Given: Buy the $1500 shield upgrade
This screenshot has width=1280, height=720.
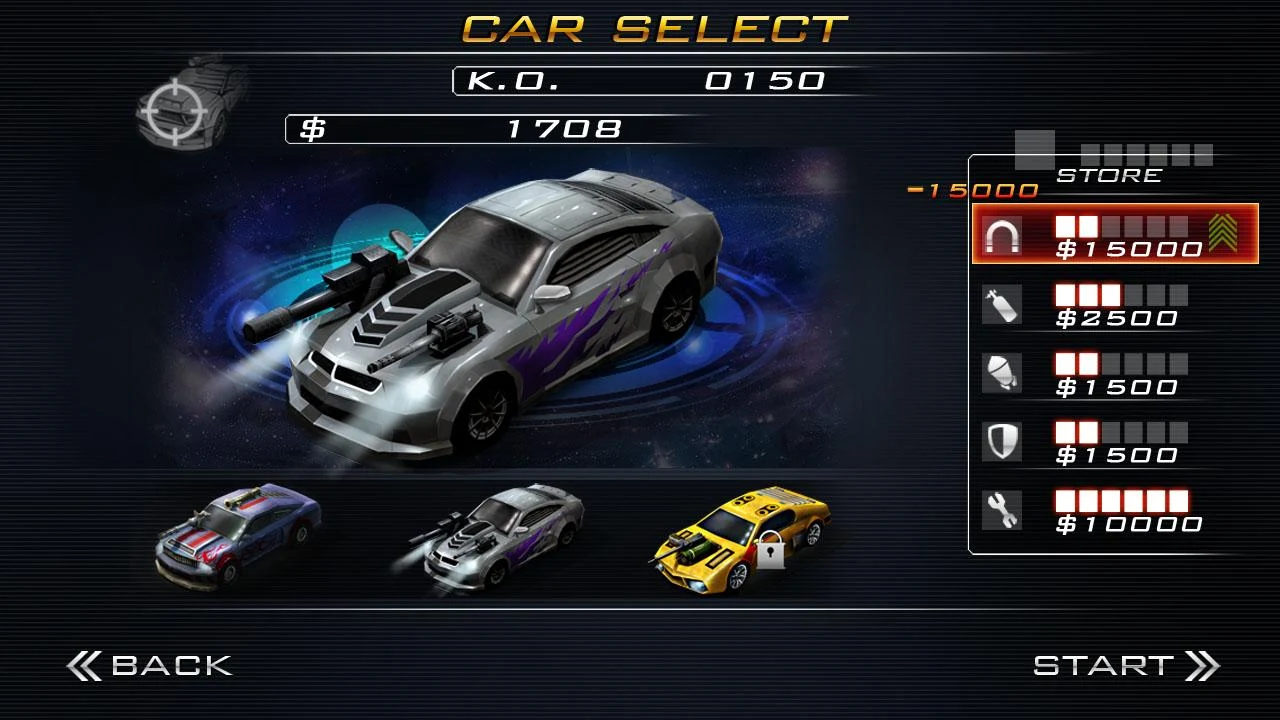Looking at the screenshot, I should 1100,443.
